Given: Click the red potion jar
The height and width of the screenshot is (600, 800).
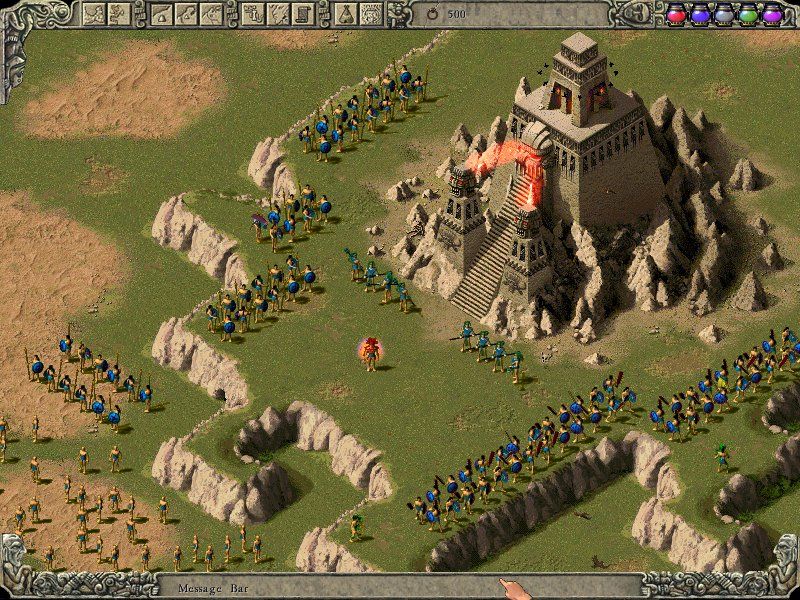Looking at the screenshot, I should pyautogui.click(x=676, y=15).
